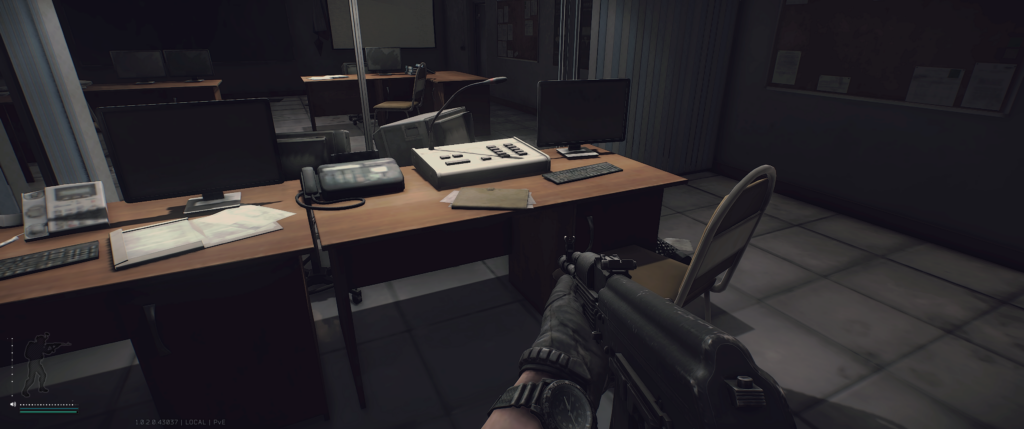Click the speaker noise-level icon
This screenshot has width=1024, height=429.
(x=13, y=405)
